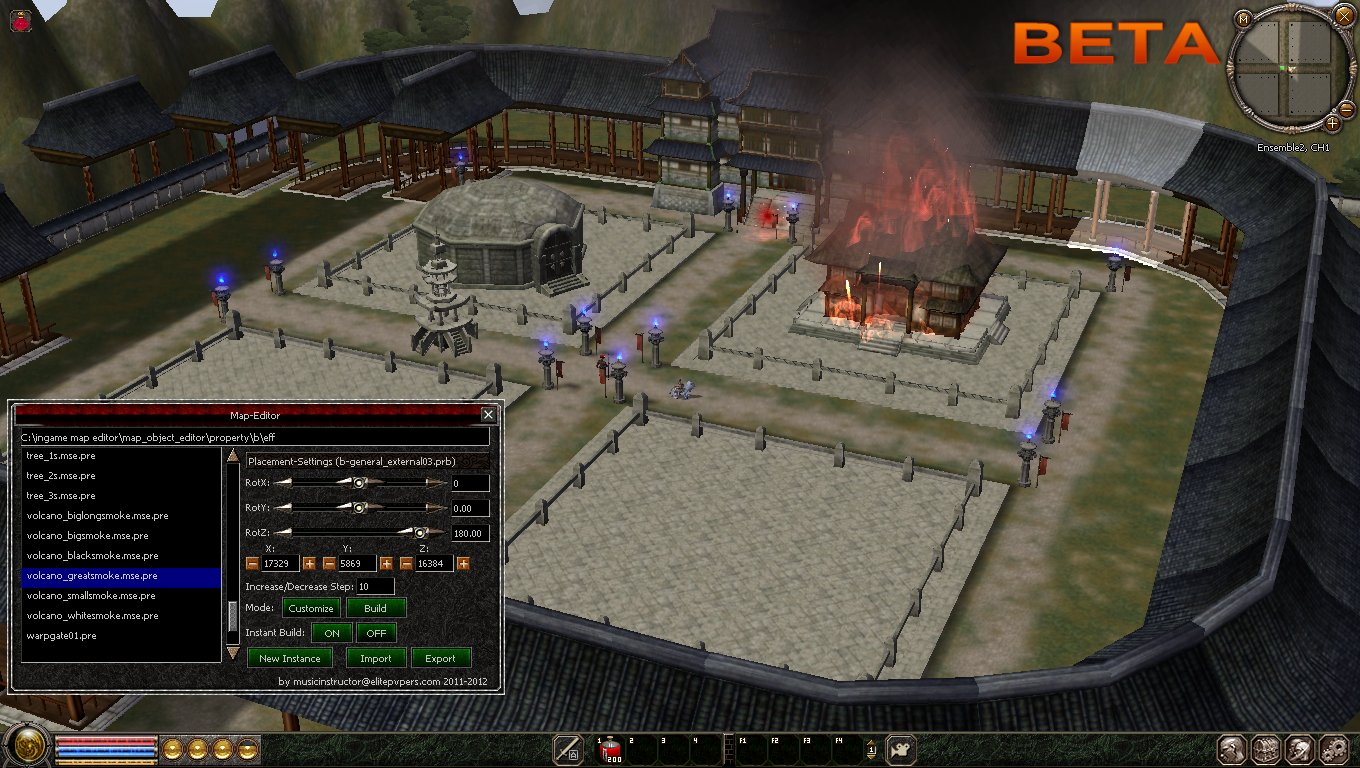Screen dimensions: 1360x768
Task: Focus the Increase/Decrease Step input field
Action: tap(375, 586)
